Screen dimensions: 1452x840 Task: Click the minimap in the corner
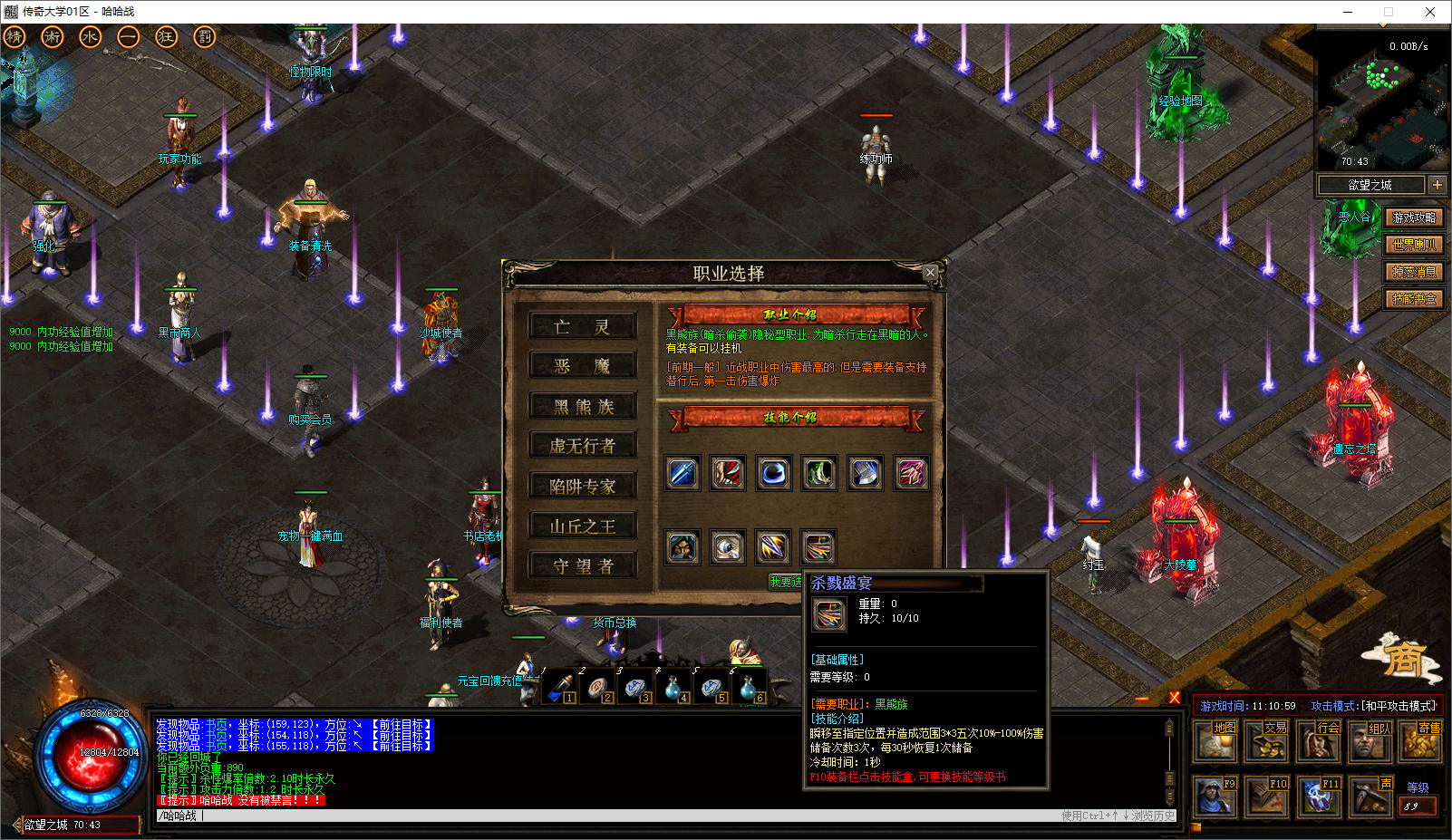click(x=1380, y=100)
